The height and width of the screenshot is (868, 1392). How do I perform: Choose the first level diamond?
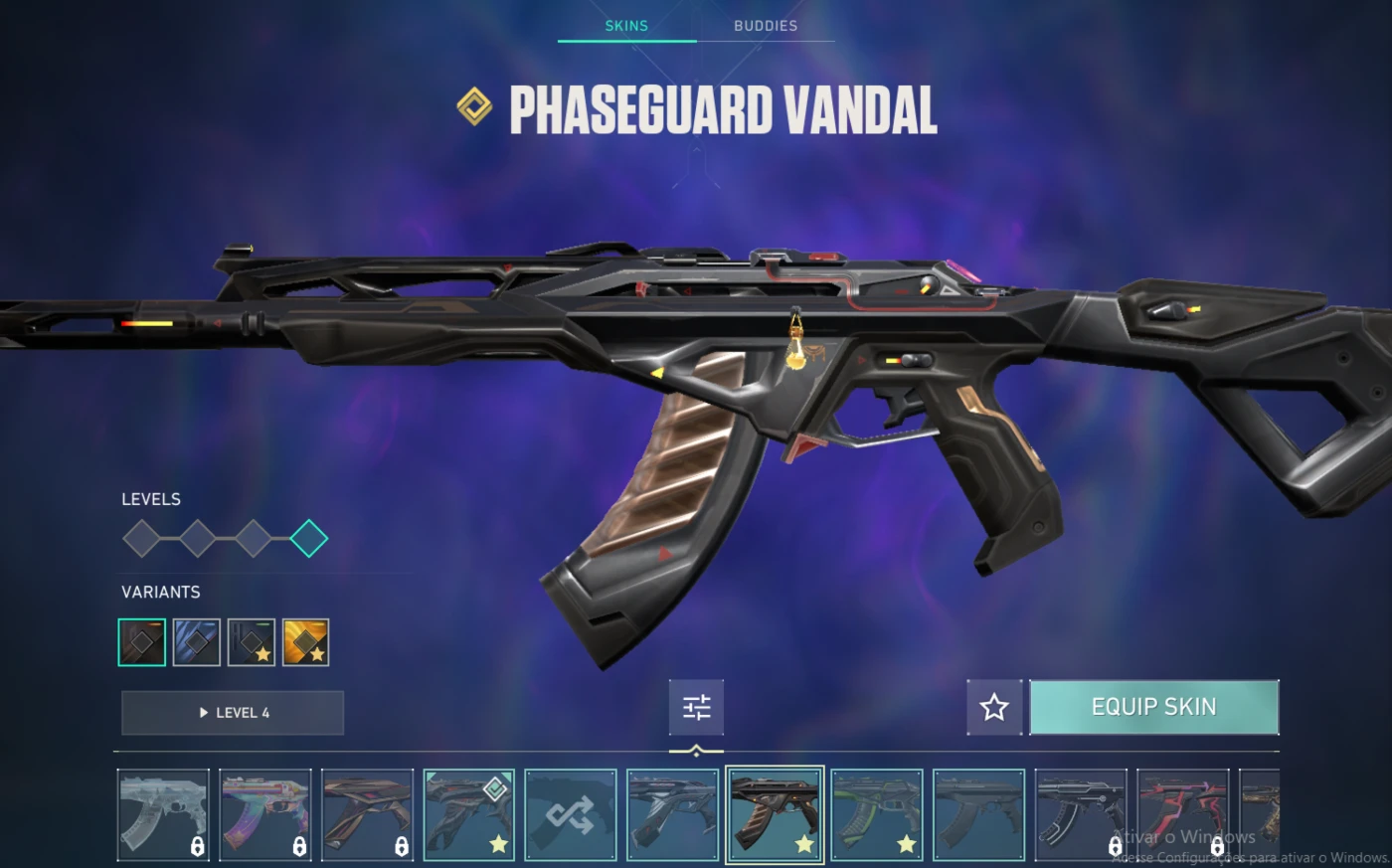[141, 539]
